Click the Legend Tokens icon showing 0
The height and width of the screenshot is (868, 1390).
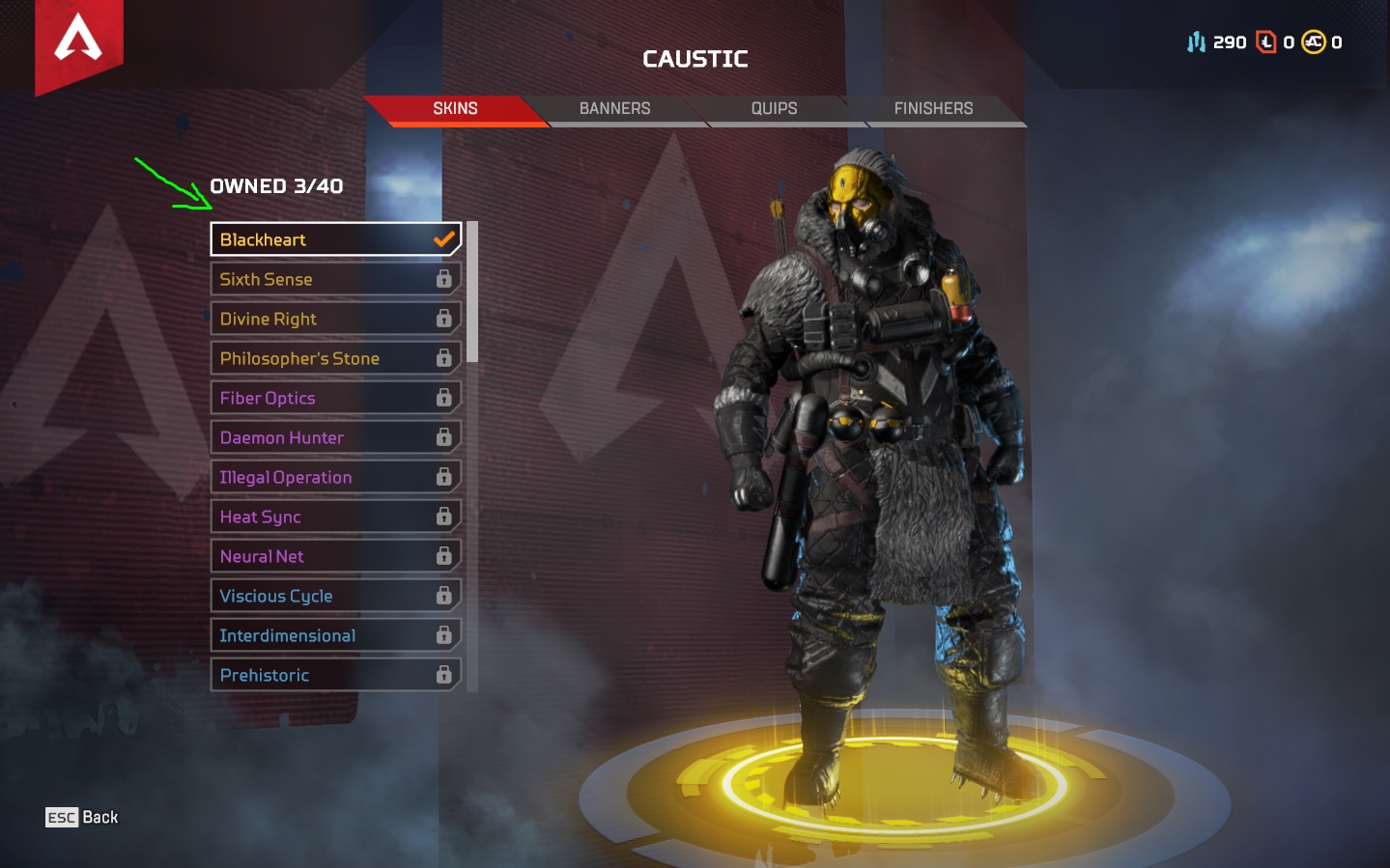pyautogui.click(x=1267, y=42)
